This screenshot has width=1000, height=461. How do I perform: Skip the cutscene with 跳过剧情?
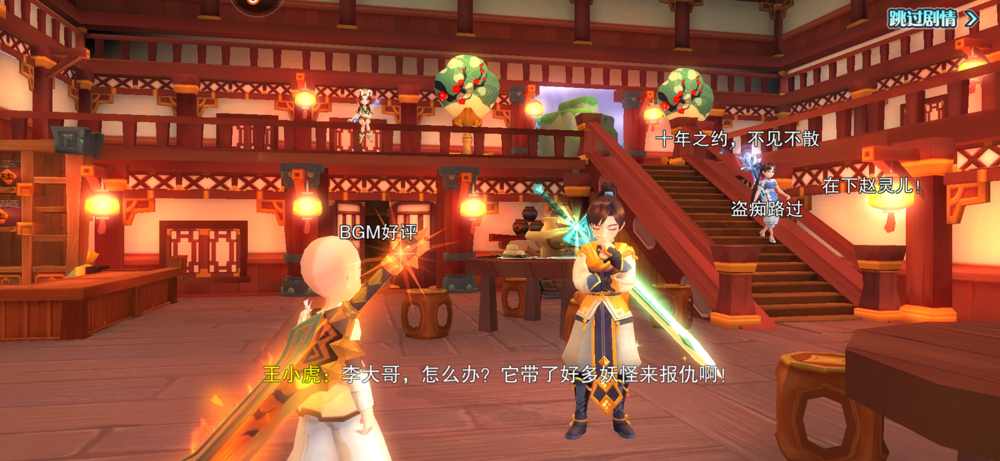[932, 18]
